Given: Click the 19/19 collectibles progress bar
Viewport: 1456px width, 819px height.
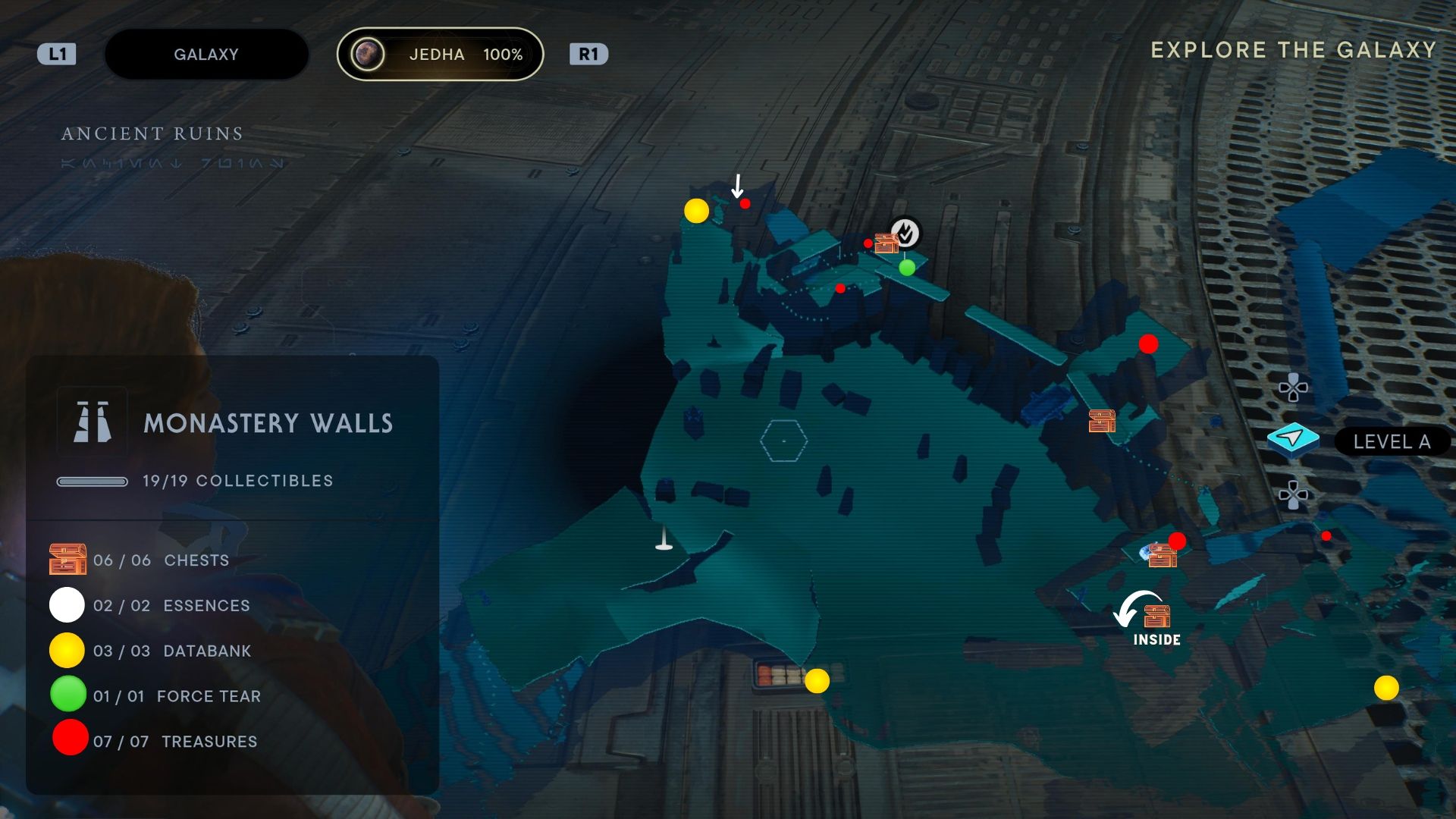Looking at the screenshot, I should point(93,480).
